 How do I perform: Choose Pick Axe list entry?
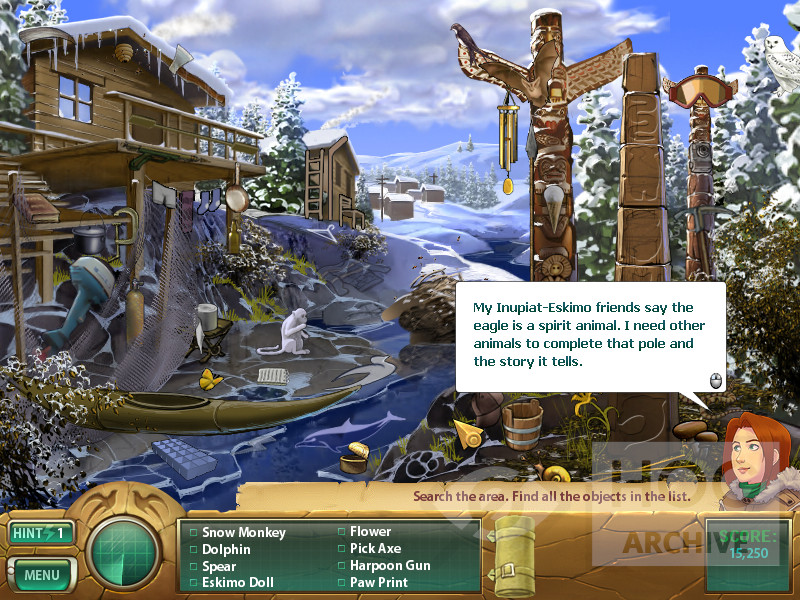[375, 549]
